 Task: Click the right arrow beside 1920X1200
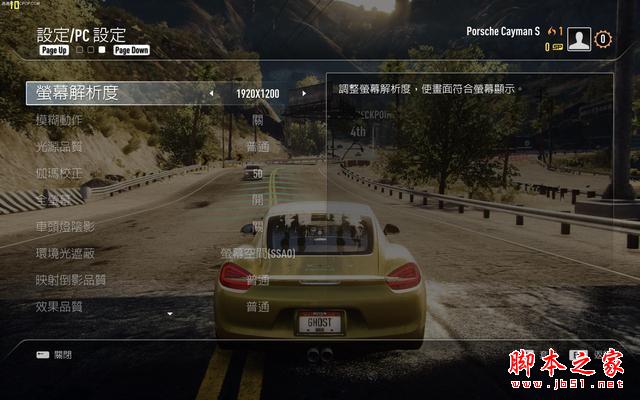[x=305, y=94]
